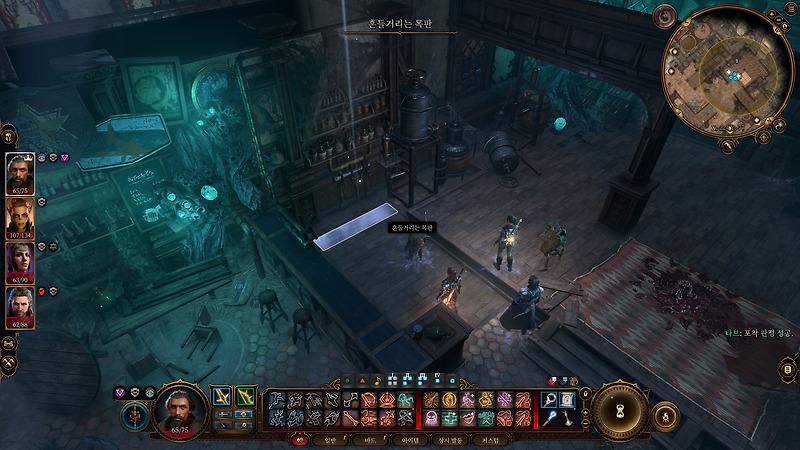Switch to the 커스텀 hotbar tab
800x450 pixels.
click(x=490, y=439)
